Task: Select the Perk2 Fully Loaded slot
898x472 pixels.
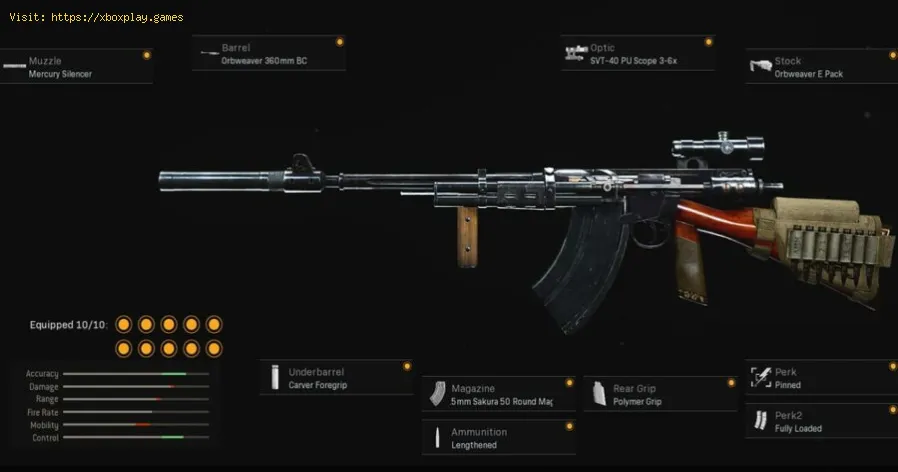Action: [x=820, y=421]
